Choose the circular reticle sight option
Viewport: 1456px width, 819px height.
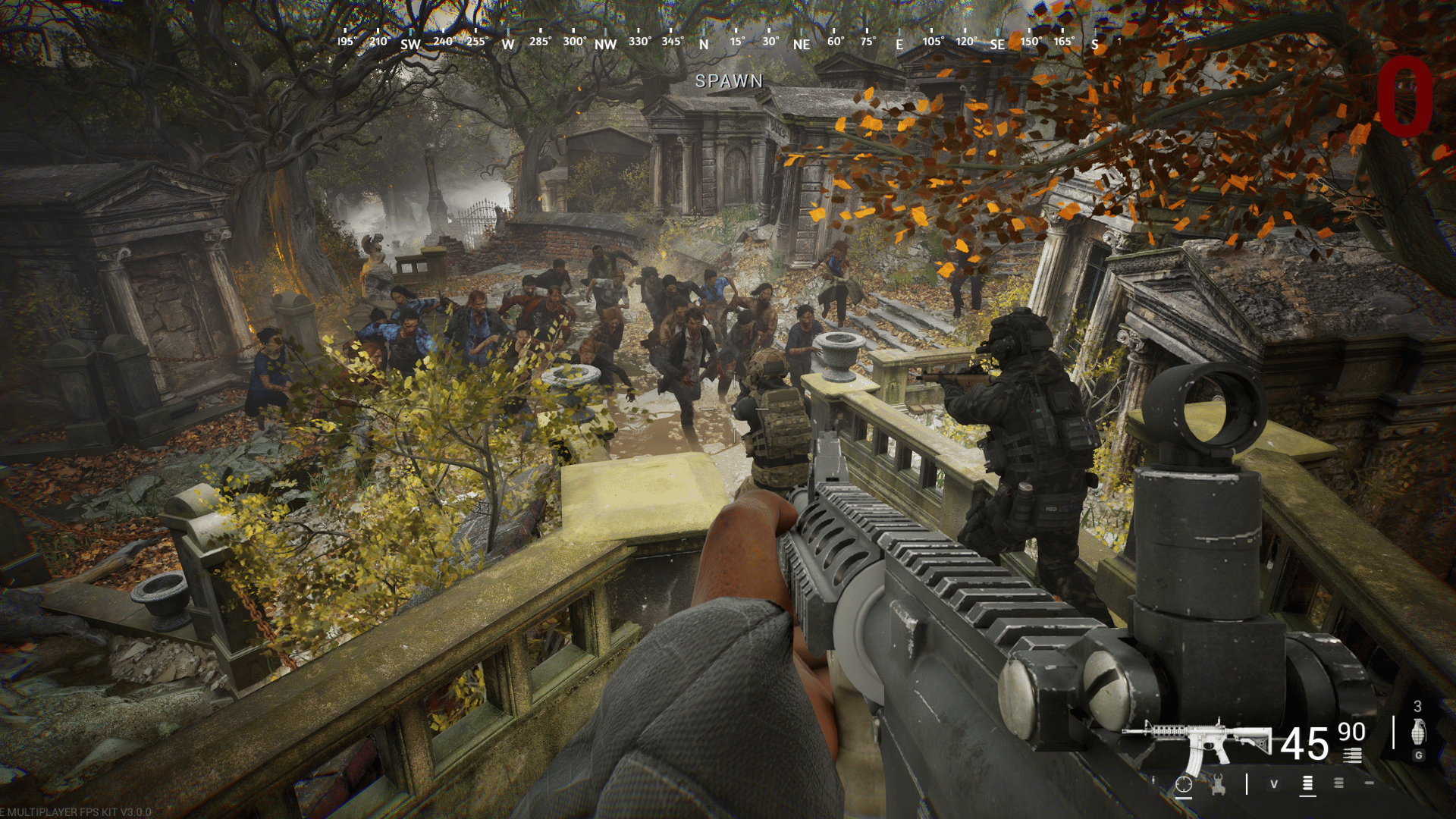click(1184, 785)
